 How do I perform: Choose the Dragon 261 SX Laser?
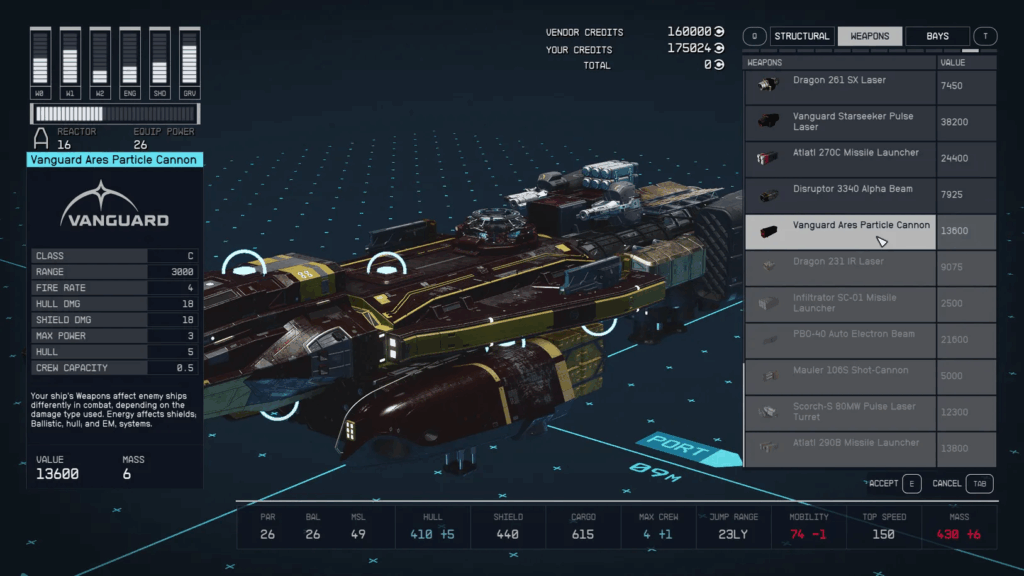pyautogui.click(x=840, y=86)
